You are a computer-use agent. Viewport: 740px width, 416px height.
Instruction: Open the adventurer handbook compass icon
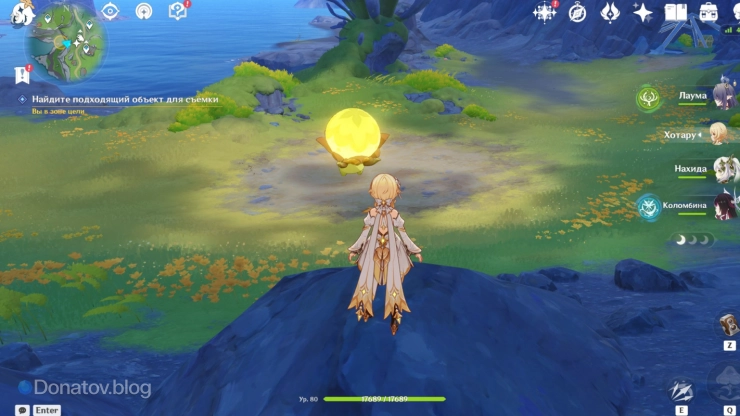577,12
